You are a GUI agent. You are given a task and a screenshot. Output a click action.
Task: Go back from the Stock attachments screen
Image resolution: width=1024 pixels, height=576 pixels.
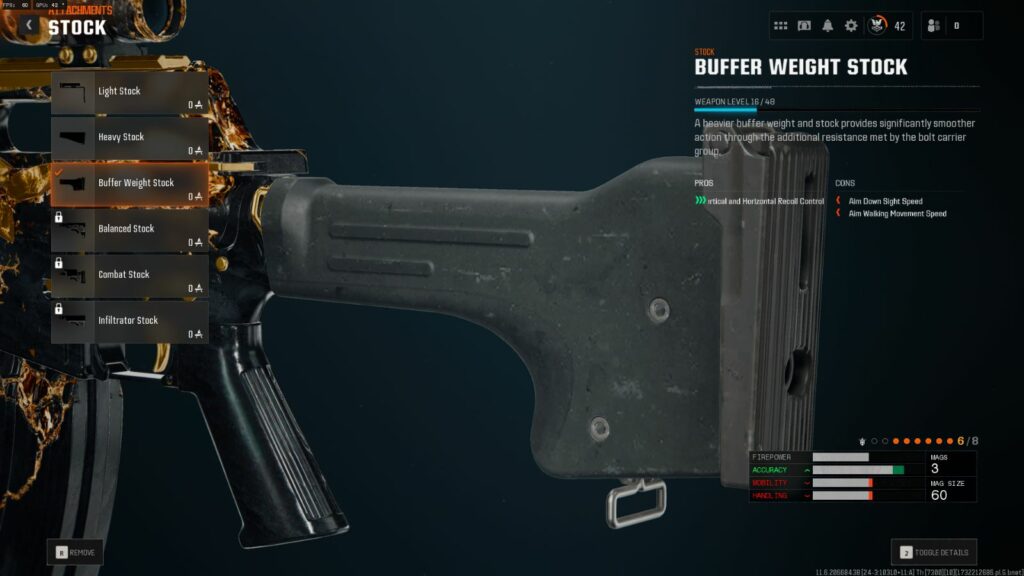pos(29,25)
